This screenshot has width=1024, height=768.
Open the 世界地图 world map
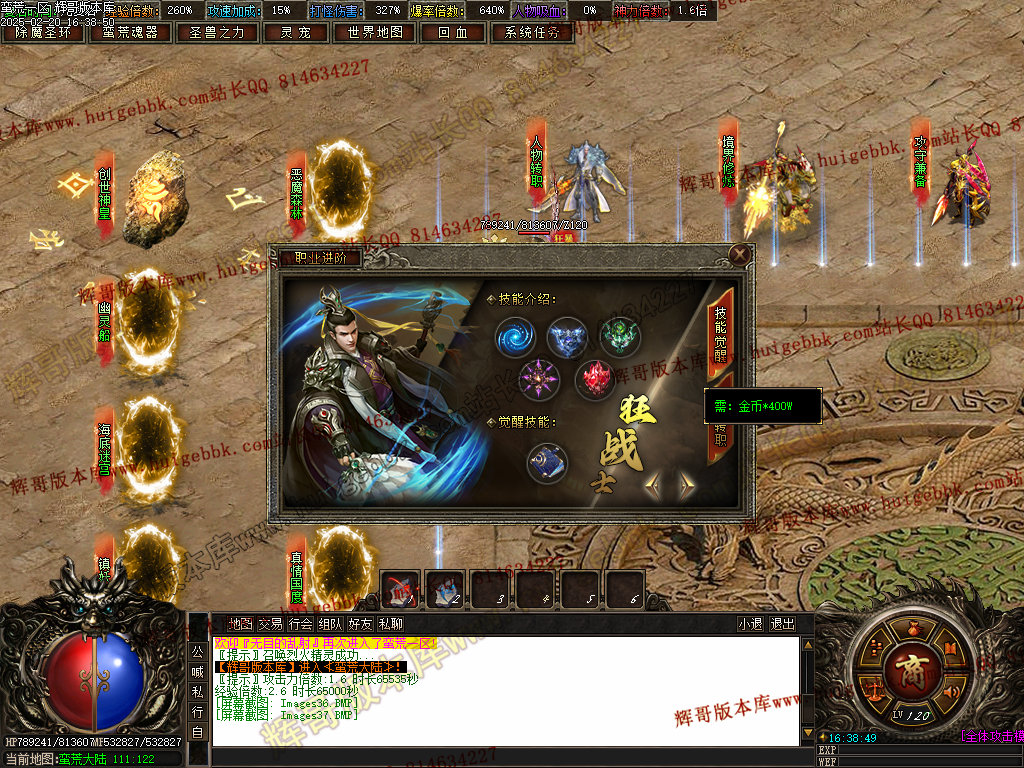(x=375, y=32)
